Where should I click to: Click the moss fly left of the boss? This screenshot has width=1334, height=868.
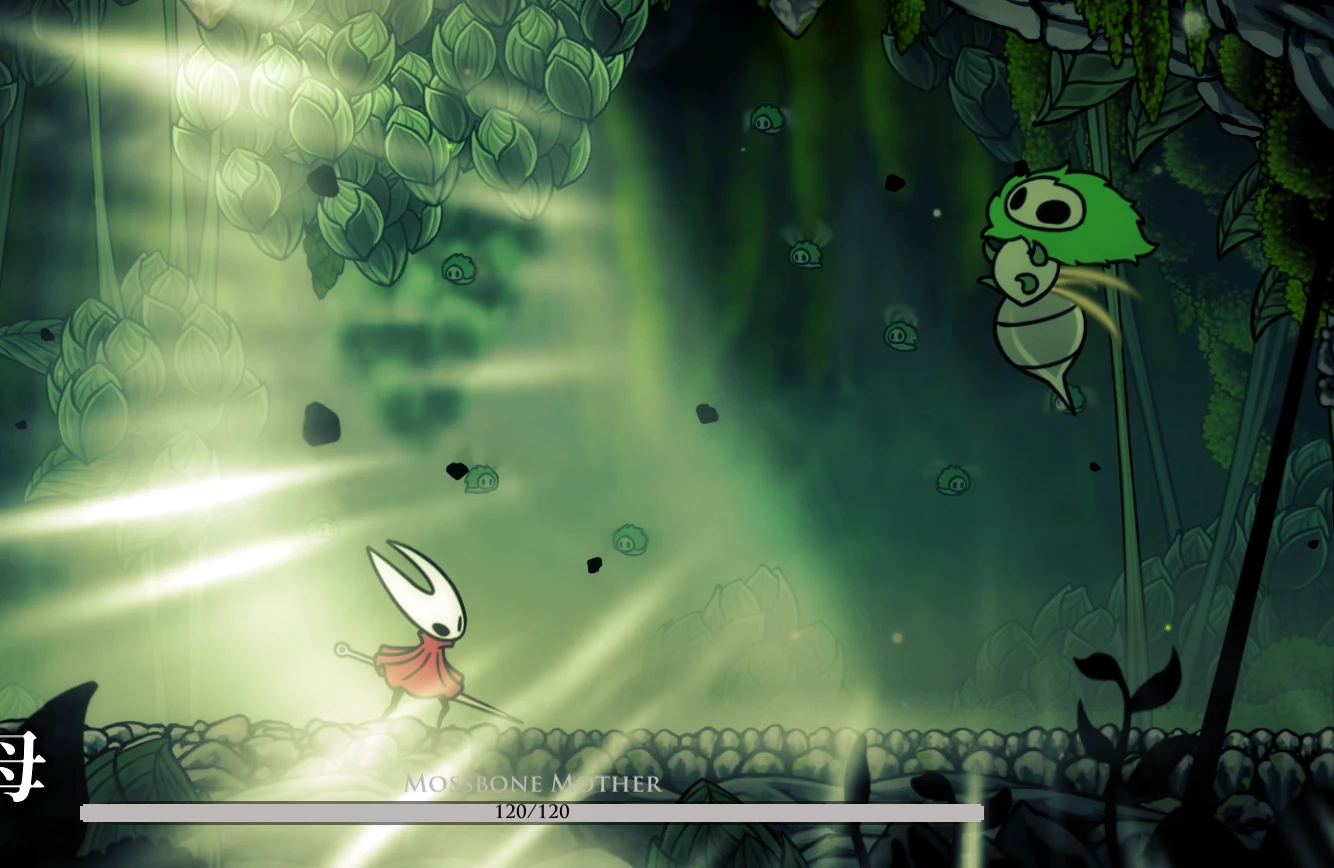(900, 337)
